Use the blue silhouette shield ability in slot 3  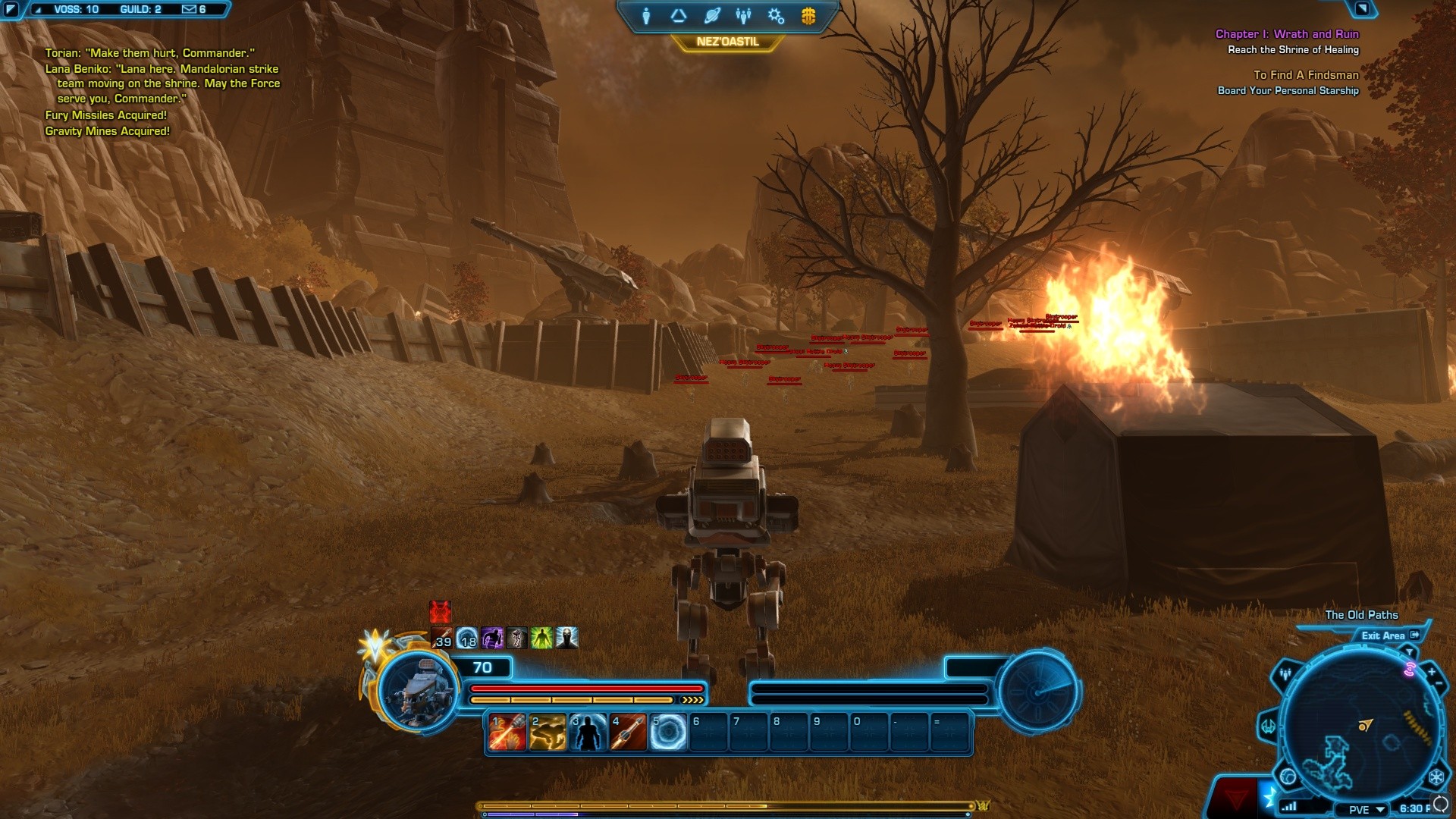pos(588,733)
